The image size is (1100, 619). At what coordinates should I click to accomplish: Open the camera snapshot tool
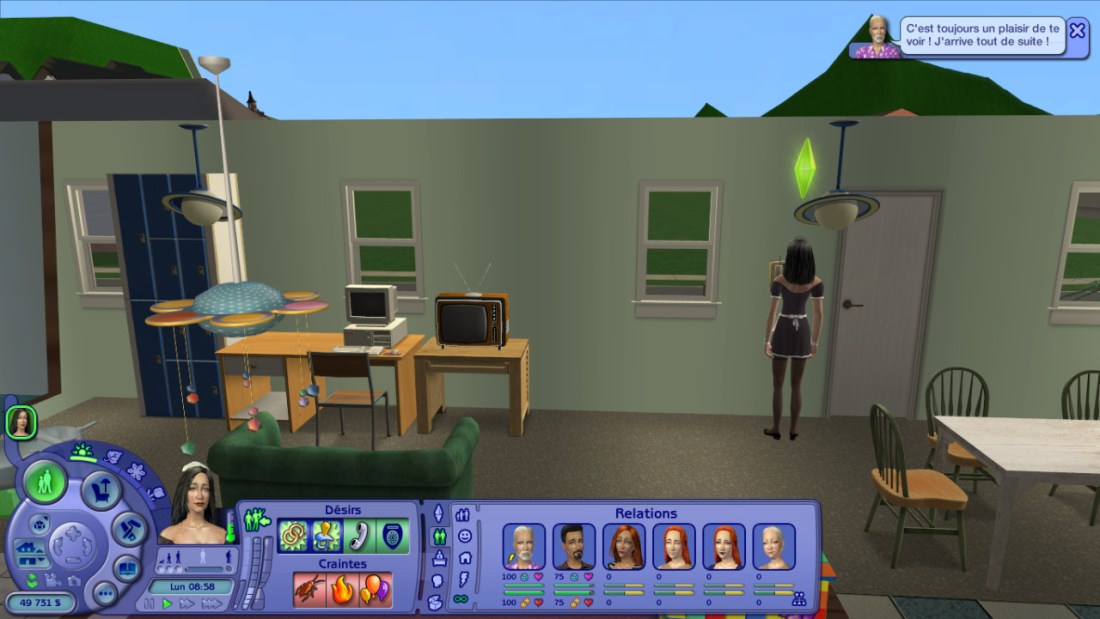click(x=74, y=581)
